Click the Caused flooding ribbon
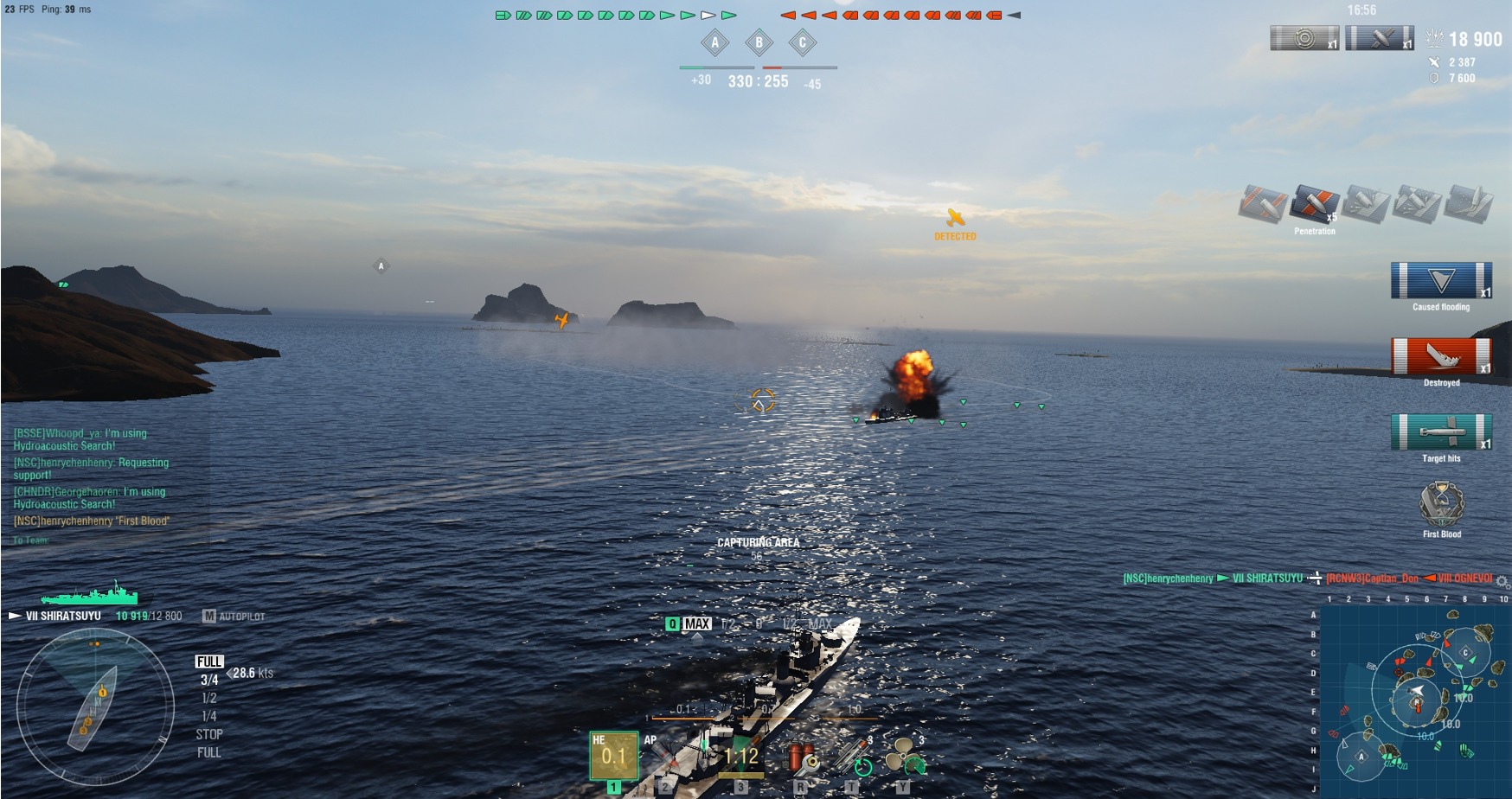Viewport: 1512px width, 799px height. click(1441, 281)
